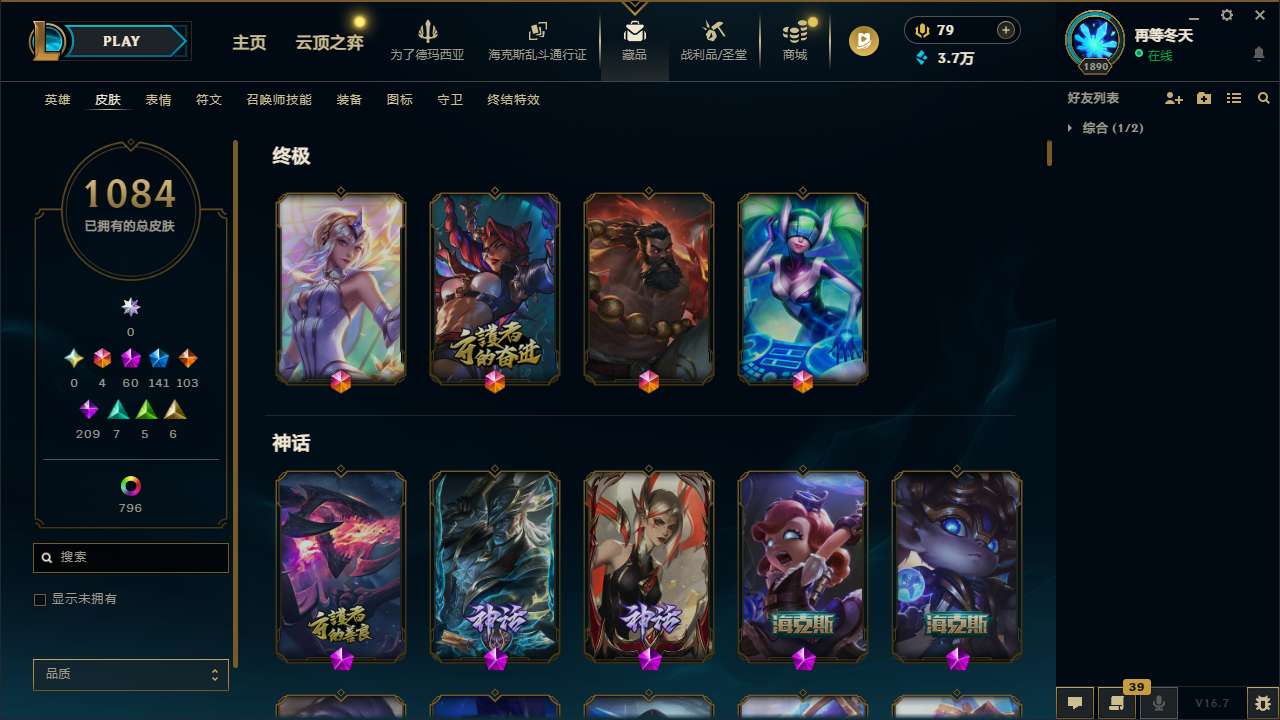Open the friend list search icon
1280x720 pixels.
coord(1263,98)
